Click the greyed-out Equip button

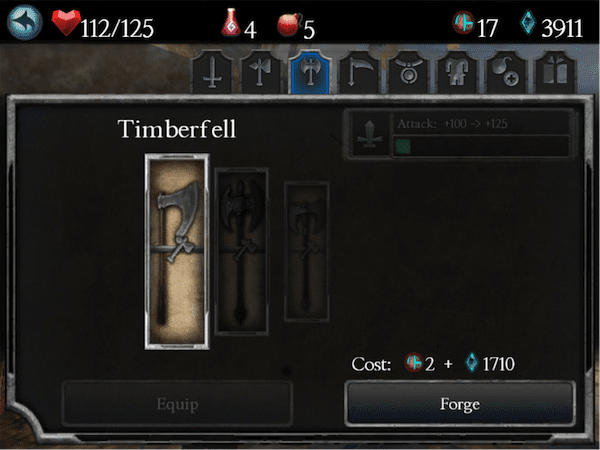tap(177, 405)
